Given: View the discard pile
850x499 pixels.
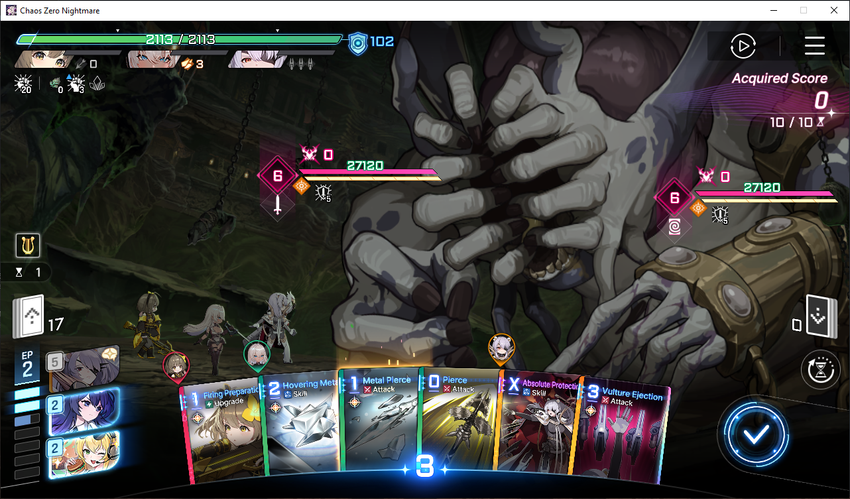Looking at the screenshot, I should coord(819,319).
